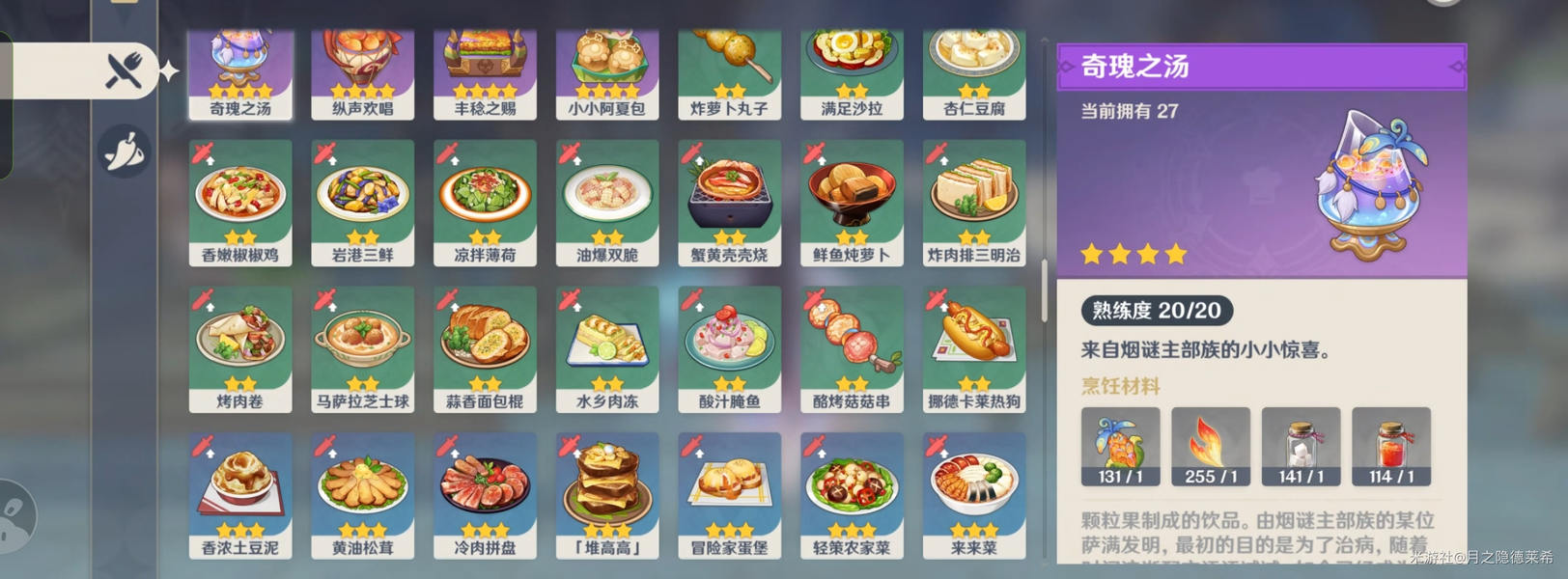Inspect the flame ingredient showing 255/1
Image resolution: width=1568 pixels, height=579 pixels.
pyautogui.click(x=1211, y=446)
